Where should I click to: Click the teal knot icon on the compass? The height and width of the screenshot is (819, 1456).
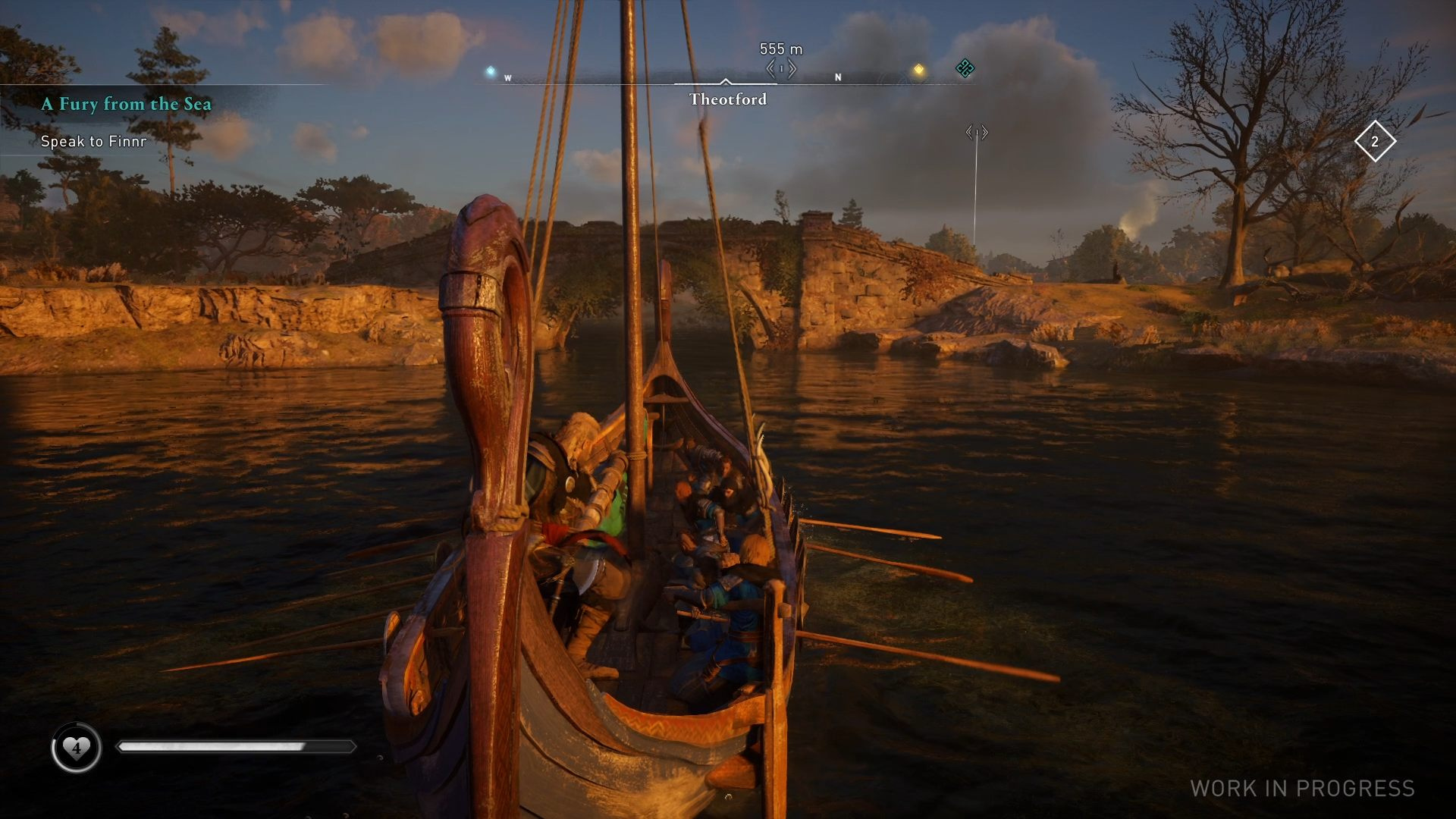[965, 68]
